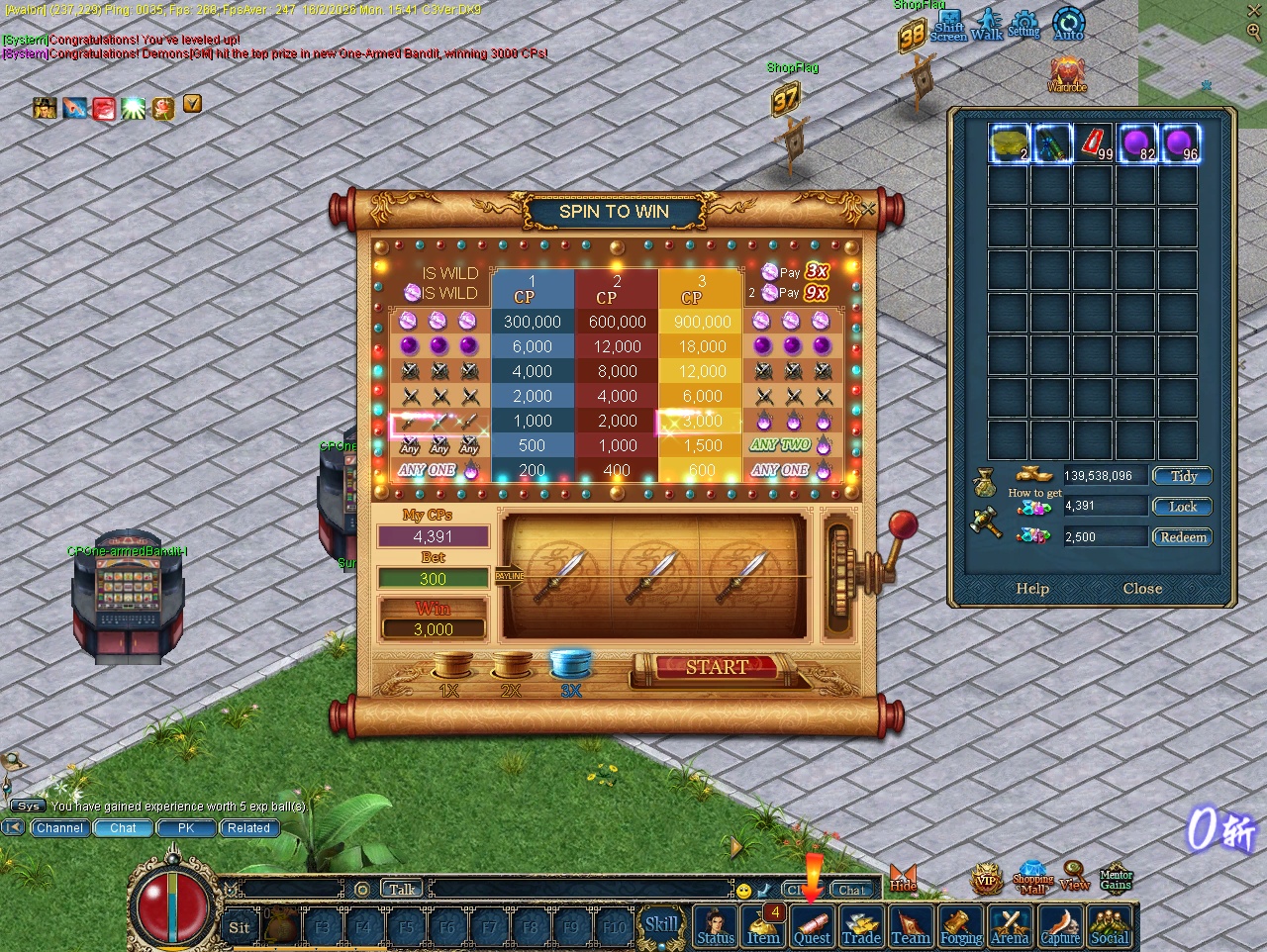Screen dimensions: 1267x952
Task: Open the Shopping Mall
Action: (1032, 877)
